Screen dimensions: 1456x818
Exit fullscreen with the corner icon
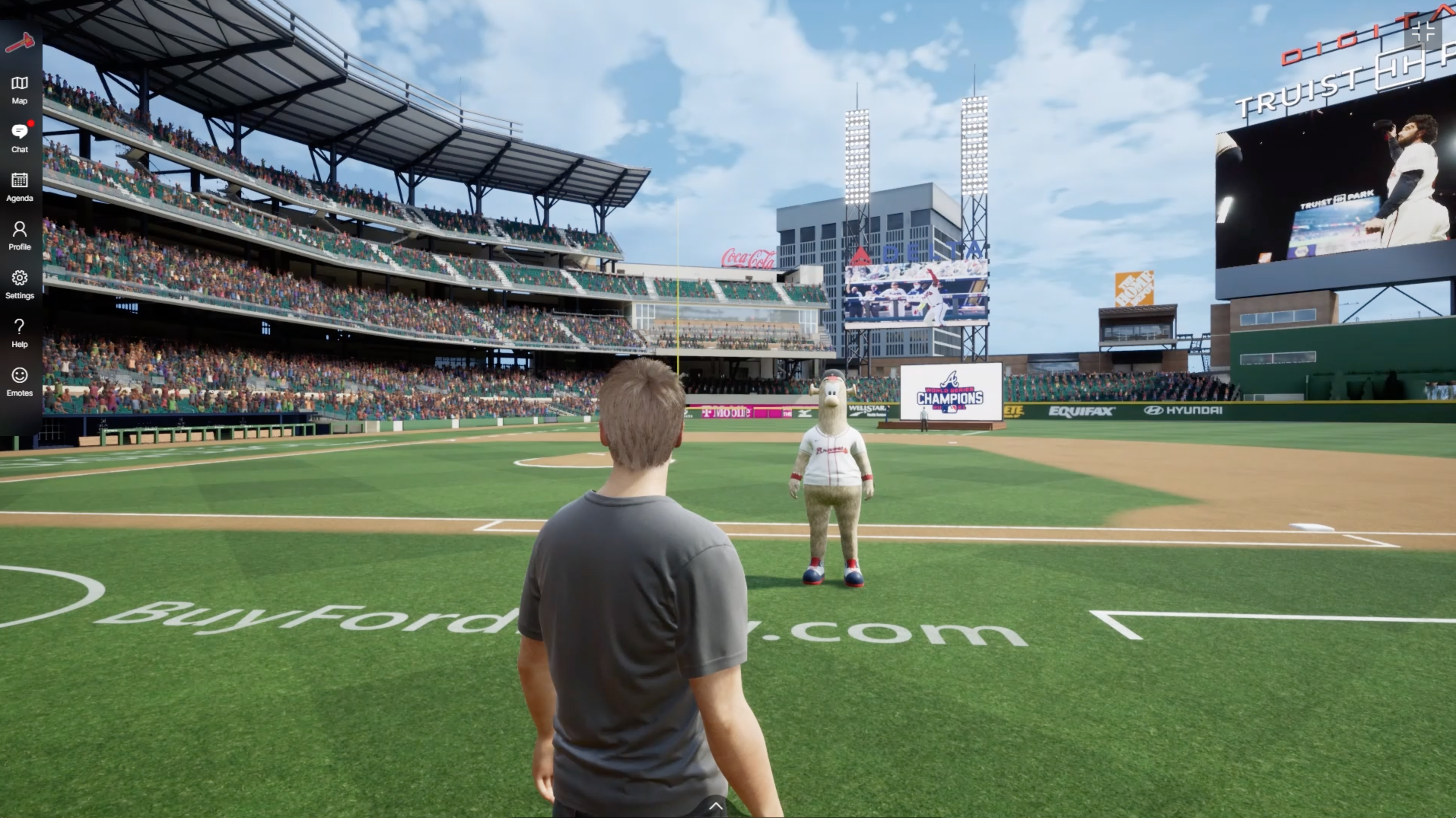(x=1422, y=32)
